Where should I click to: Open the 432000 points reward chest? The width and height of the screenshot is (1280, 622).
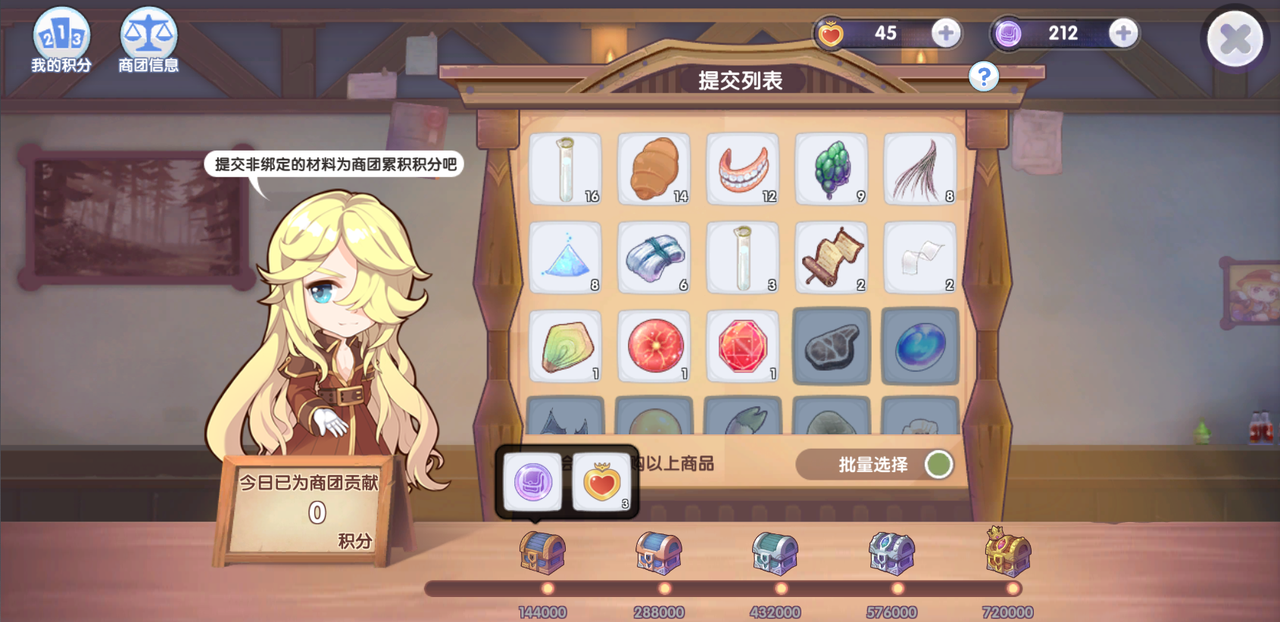(775, 552)
